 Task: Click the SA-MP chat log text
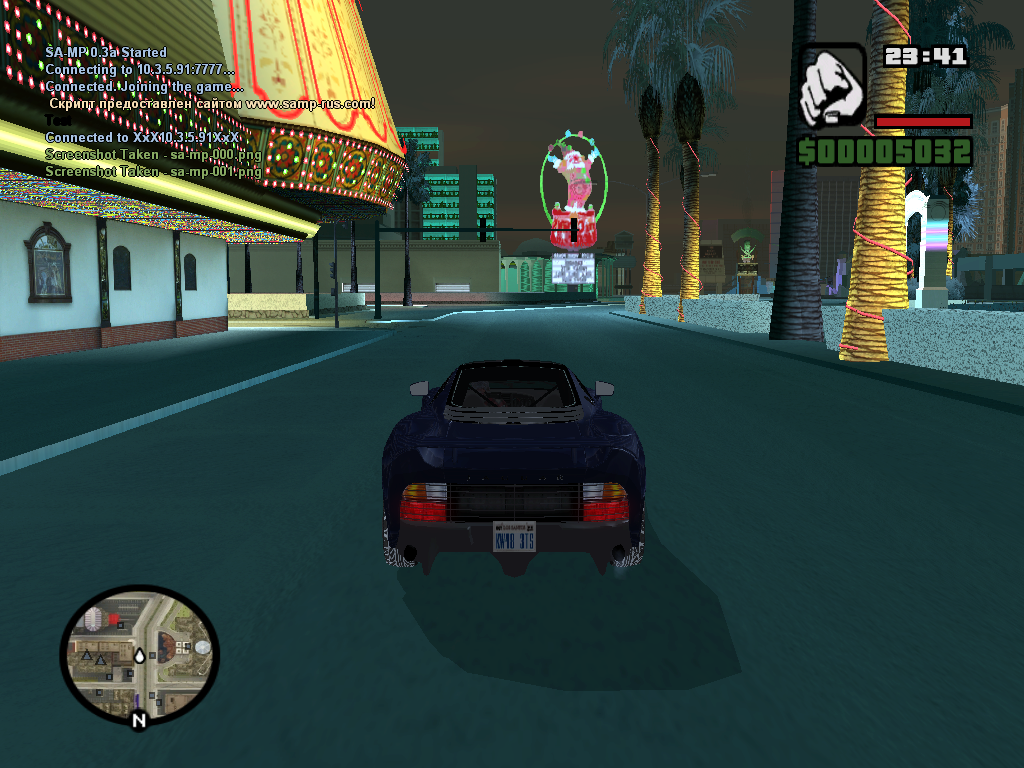(152, 112)
